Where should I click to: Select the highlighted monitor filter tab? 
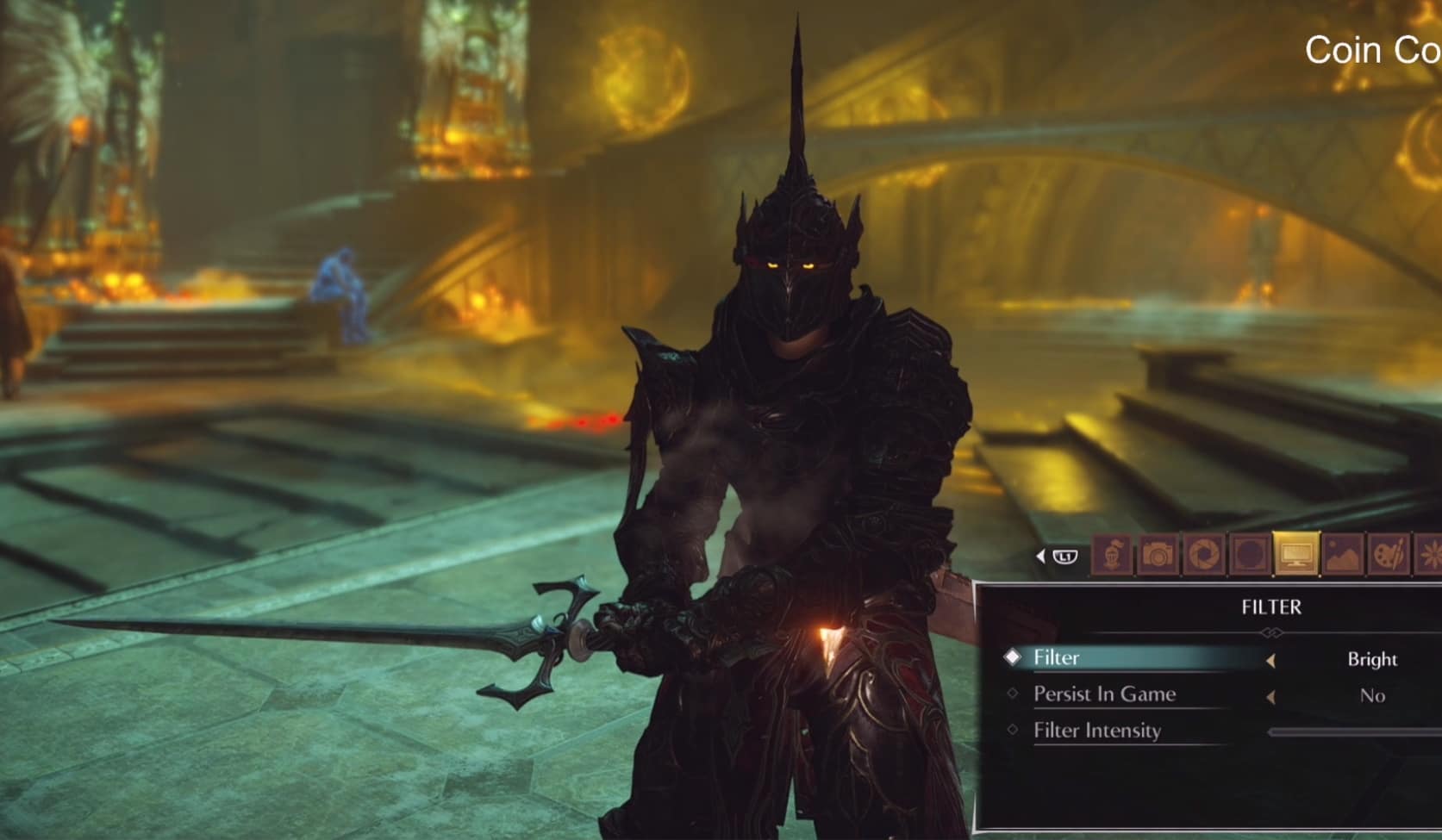tap(1295, 555)
